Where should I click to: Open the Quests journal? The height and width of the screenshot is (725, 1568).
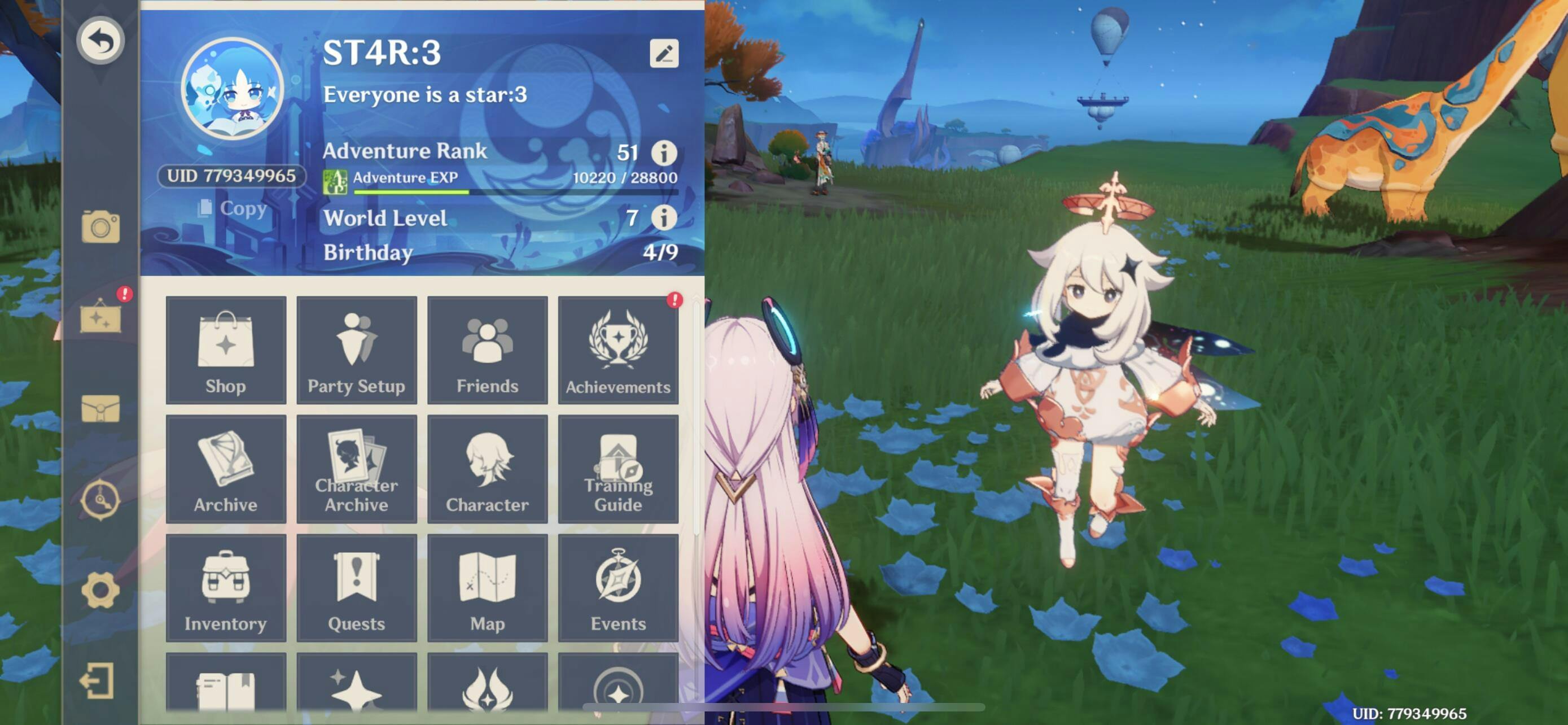pos(357,587)
